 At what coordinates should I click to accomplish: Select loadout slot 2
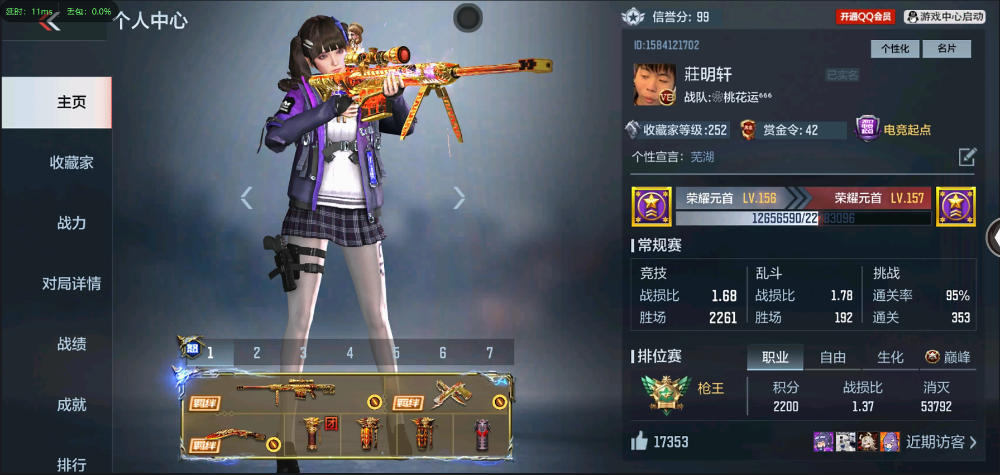click(x=257, y=352)
